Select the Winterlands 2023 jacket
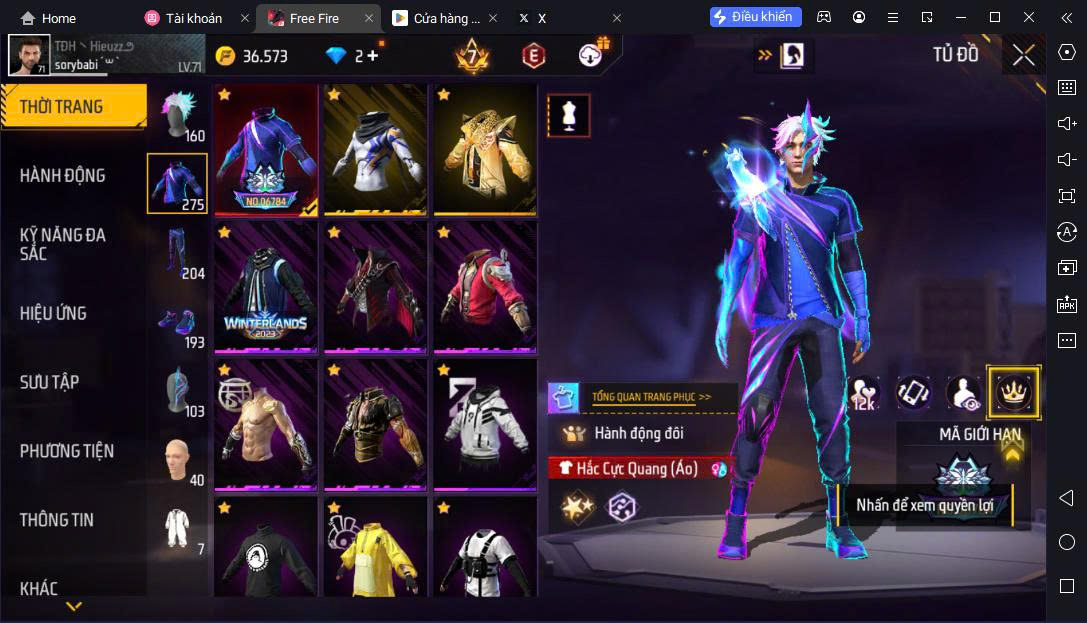This screenshot has height=623, width=1087. coord(265,287)
